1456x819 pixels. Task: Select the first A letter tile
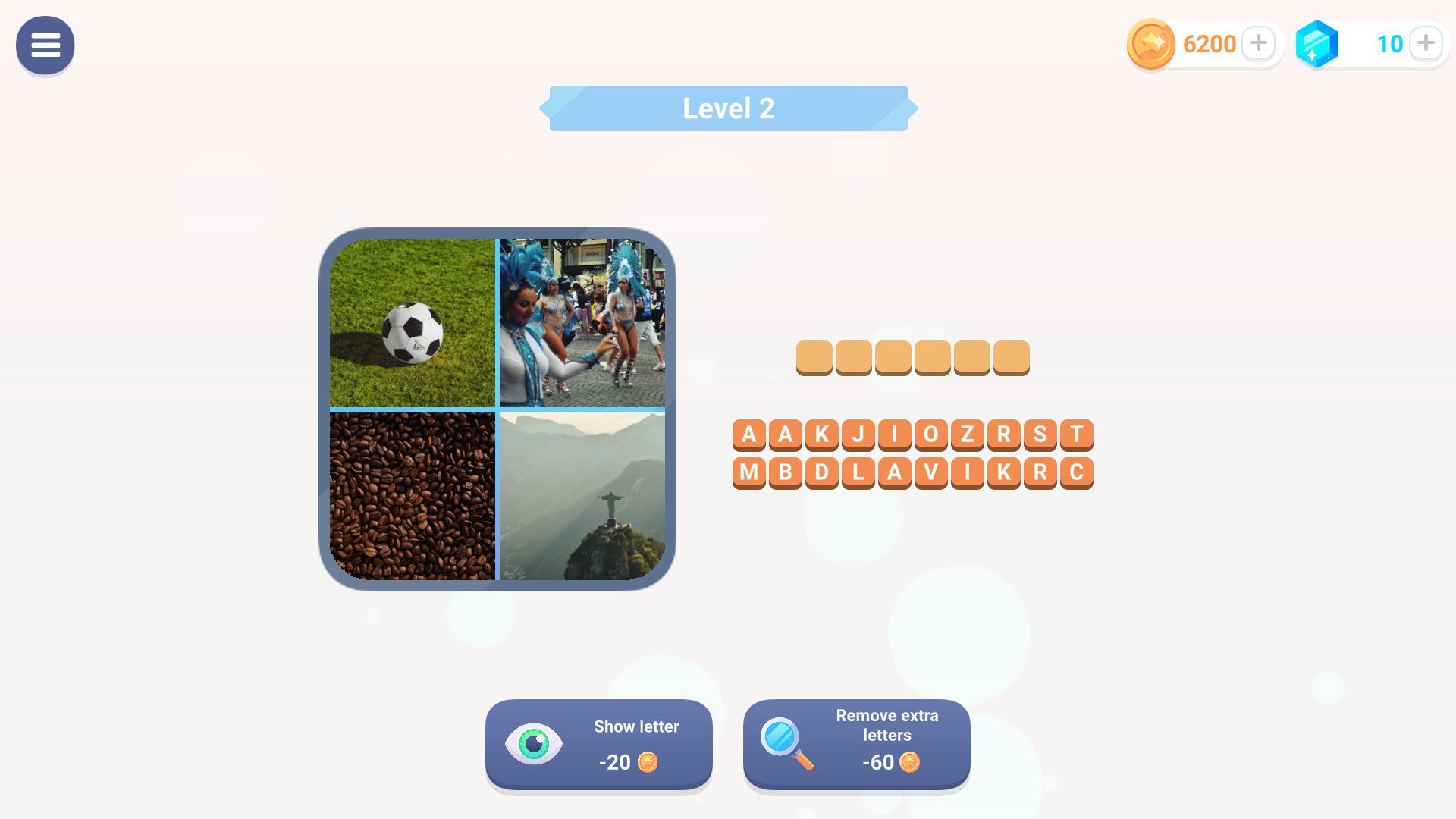pos(749,435)
